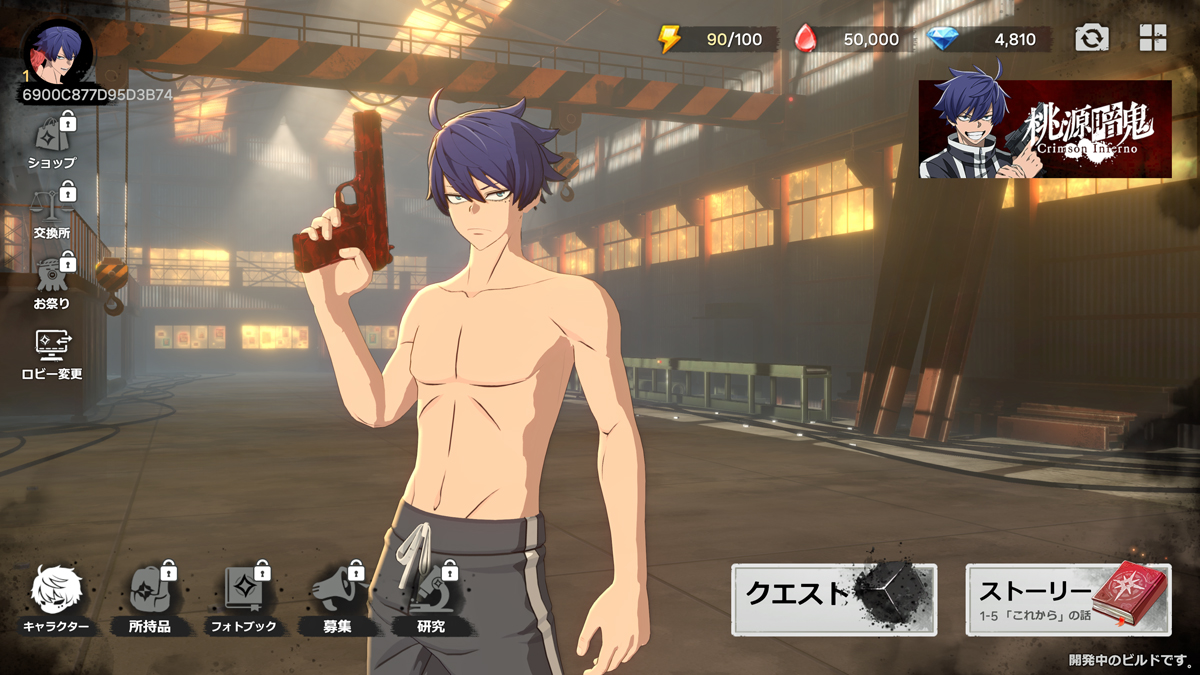Continue the ストーリー story chapter 1-5
This screenshot has width=1200, height=675.
(x=1068, y=599)
